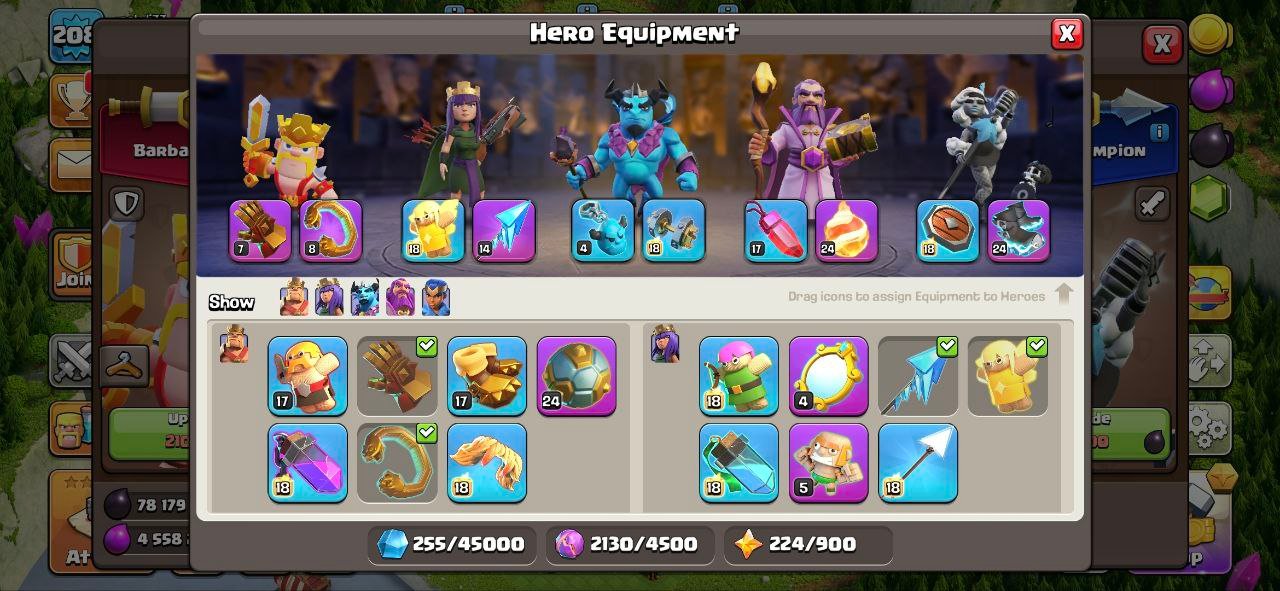Select the Warden's equipped Life Gem slot
The image size is (1280, 591).
(775, 230)
